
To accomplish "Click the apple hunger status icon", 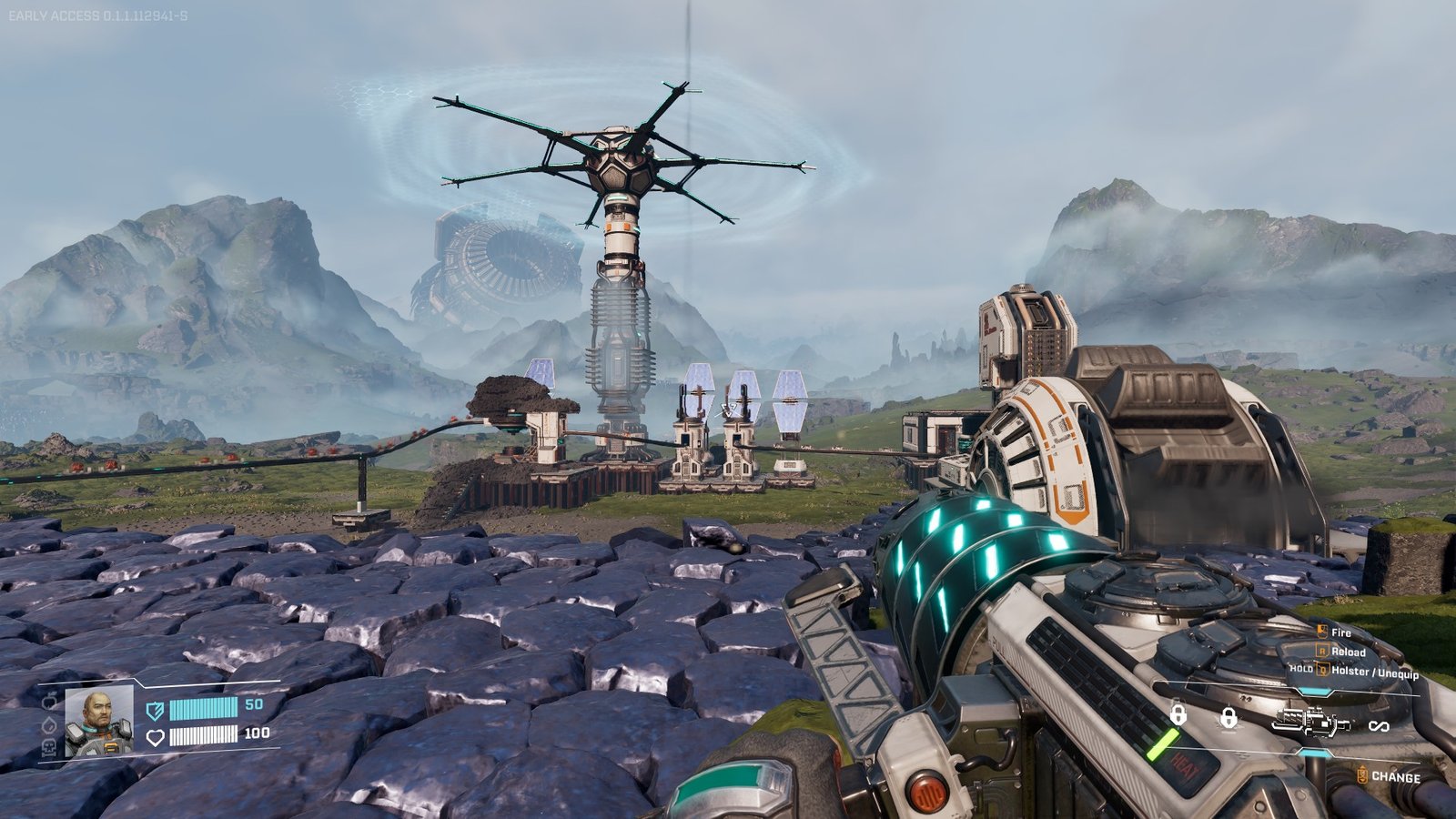I will [49, 702].
